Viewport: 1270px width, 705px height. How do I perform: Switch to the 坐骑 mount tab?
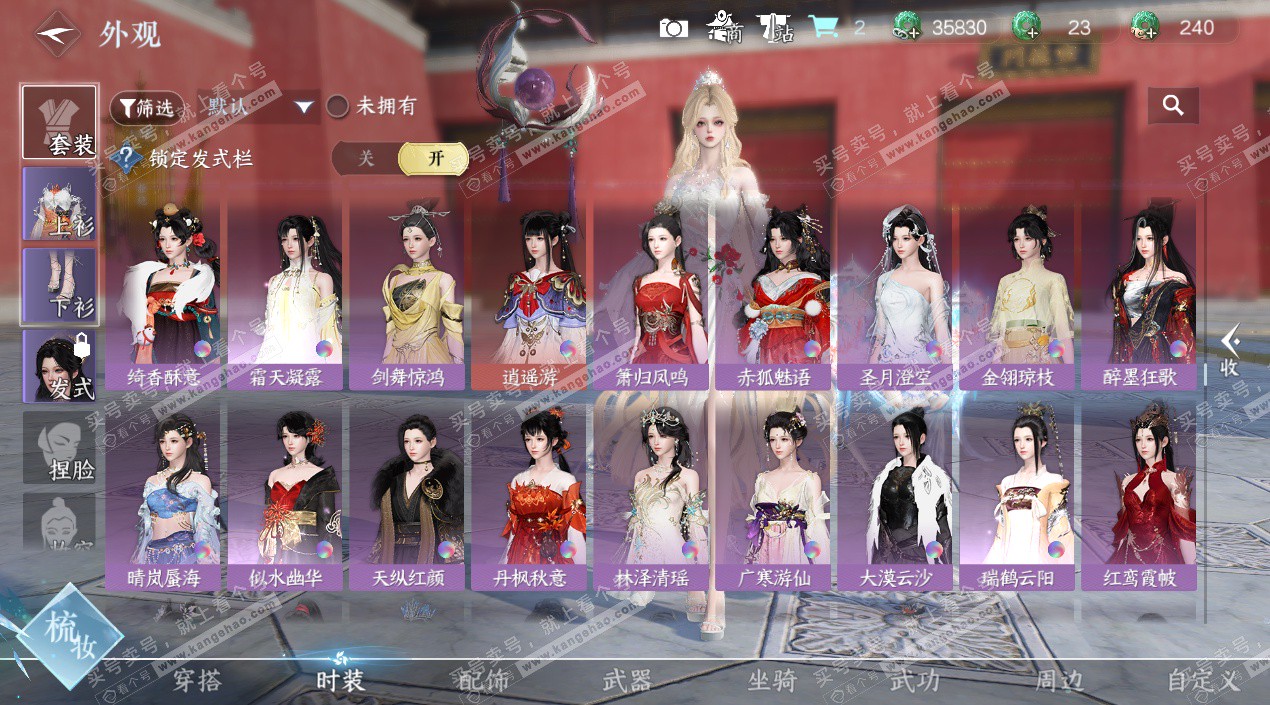tap(772, 681)
